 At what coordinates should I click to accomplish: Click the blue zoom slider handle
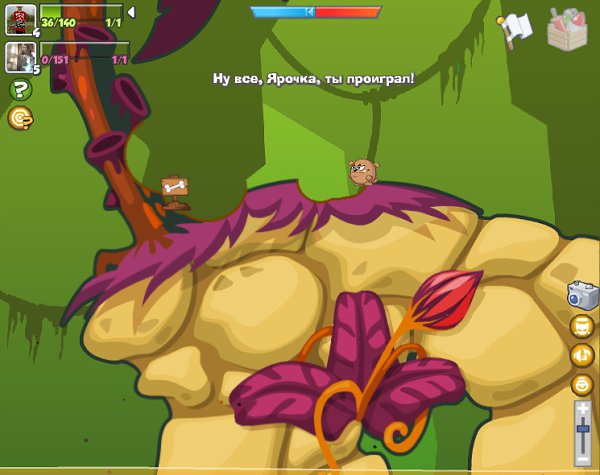[x=583, y=429]
